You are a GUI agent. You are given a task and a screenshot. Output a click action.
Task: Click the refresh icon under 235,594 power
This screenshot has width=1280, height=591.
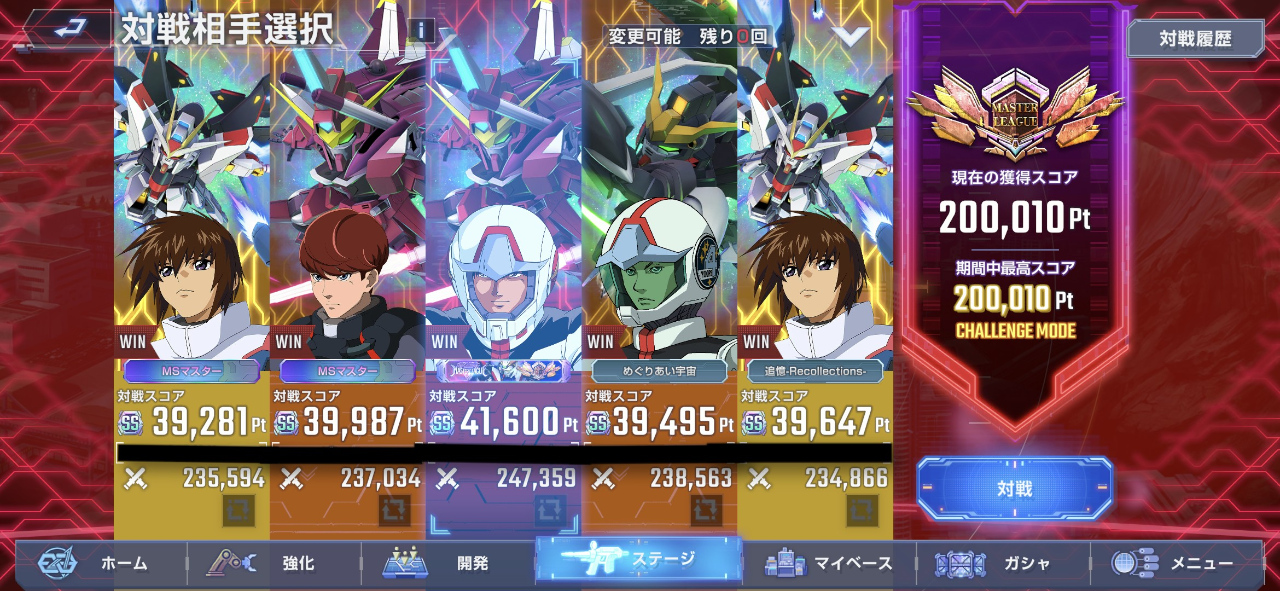click(238, 510)
